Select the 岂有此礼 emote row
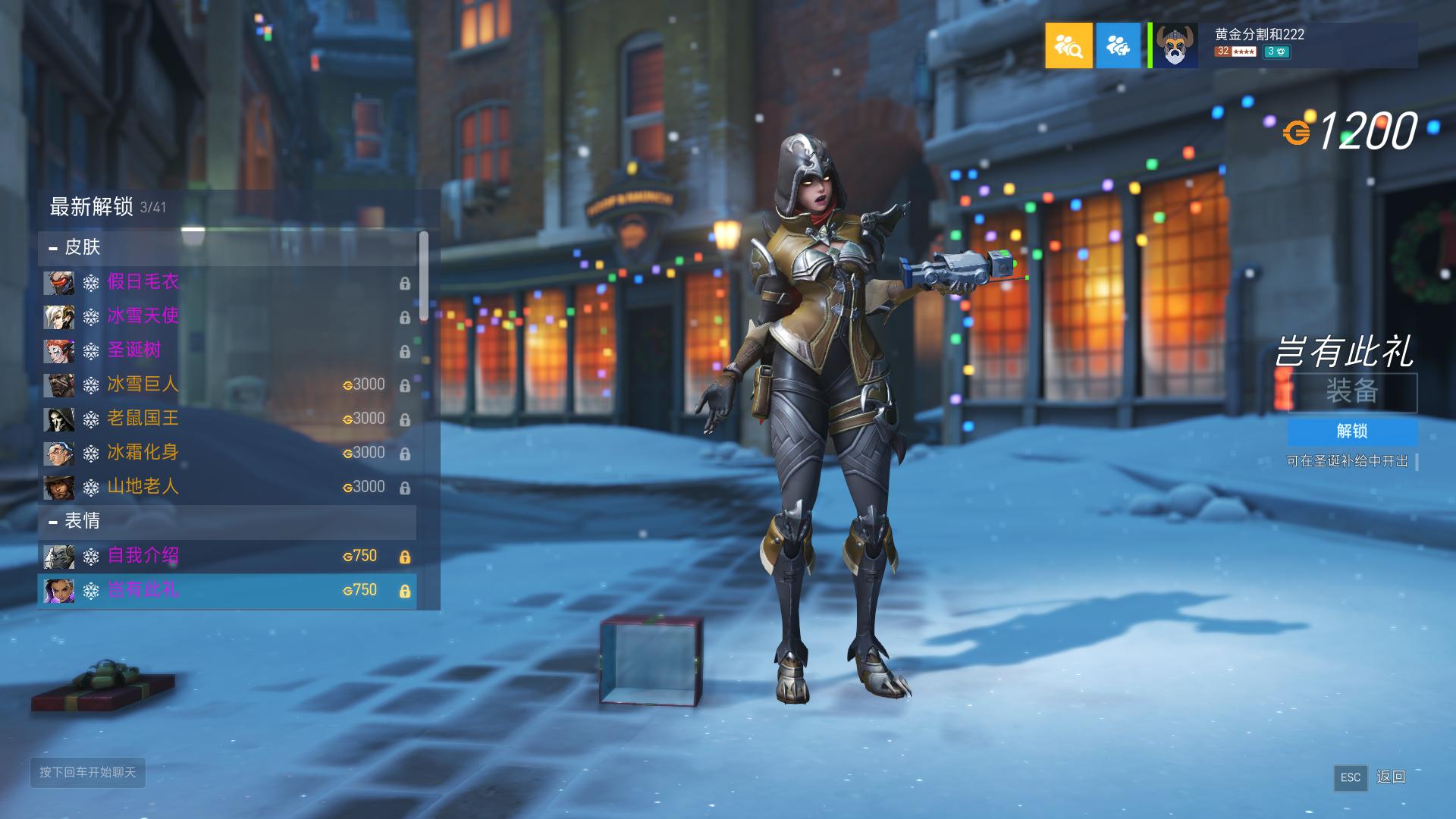Viewport: 1456px width, 819px height. coord(227,590)
